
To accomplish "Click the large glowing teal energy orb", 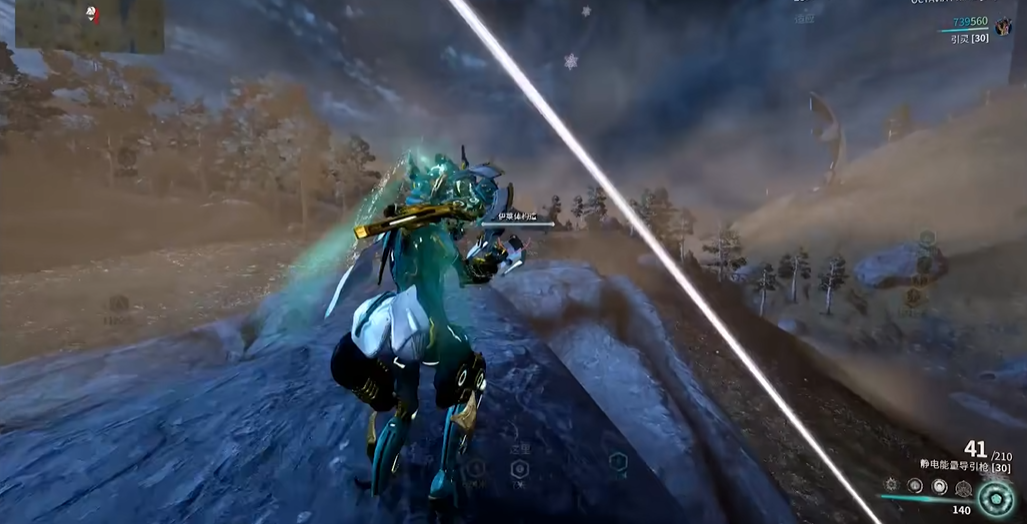I will tap(996, 497).
